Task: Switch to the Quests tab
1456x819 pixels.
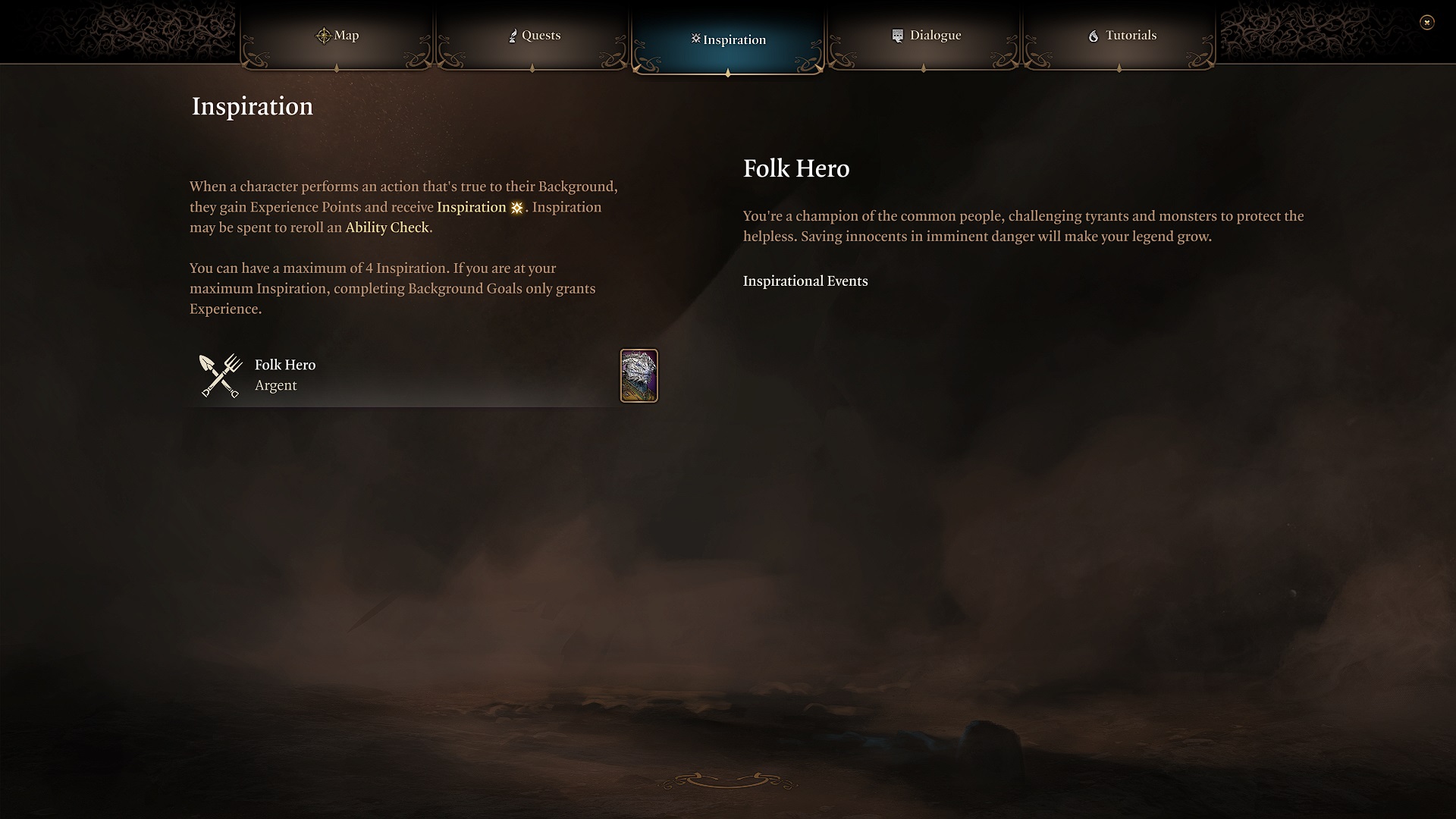Action: [x=535, y=35]
